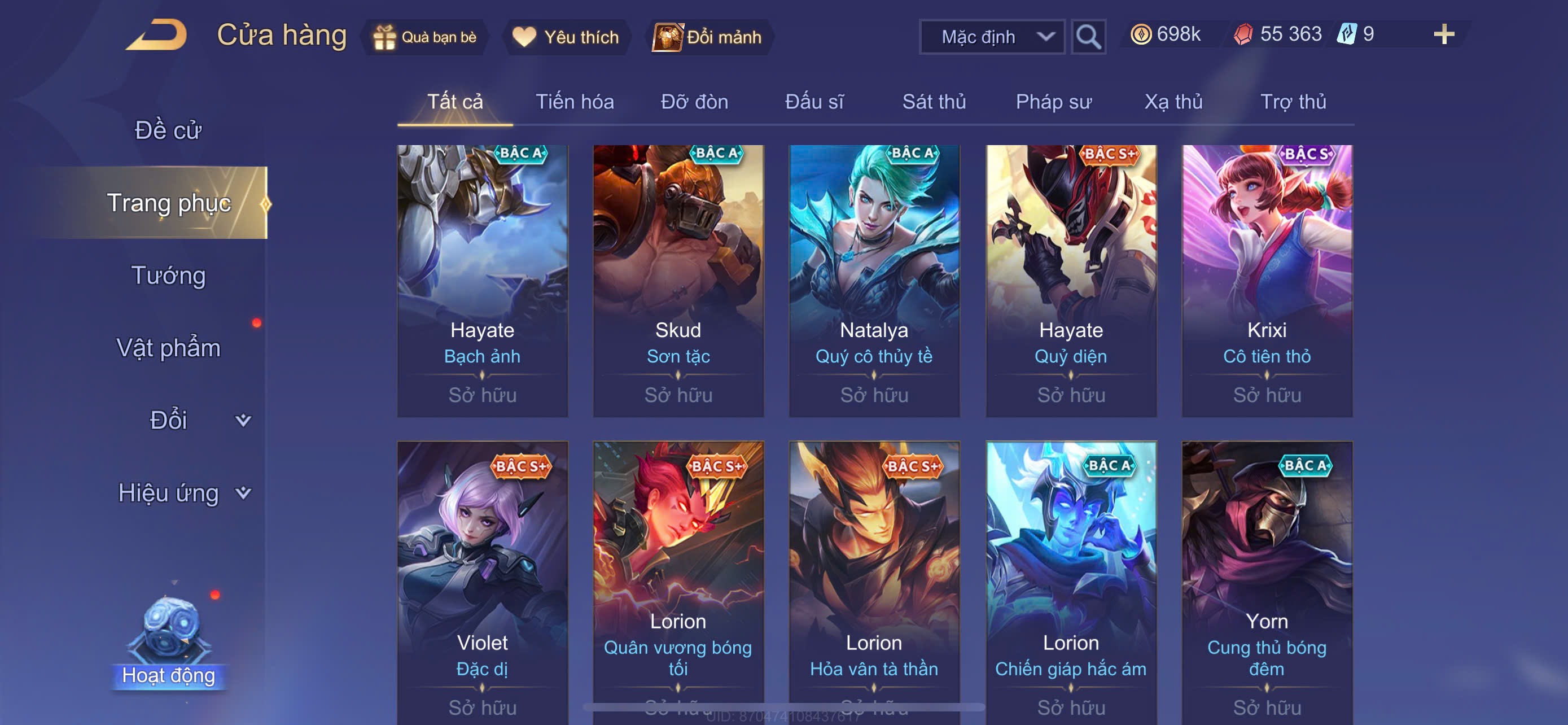
Task: Switch to the Đỡ đòn tab
Action: [694, 102]
